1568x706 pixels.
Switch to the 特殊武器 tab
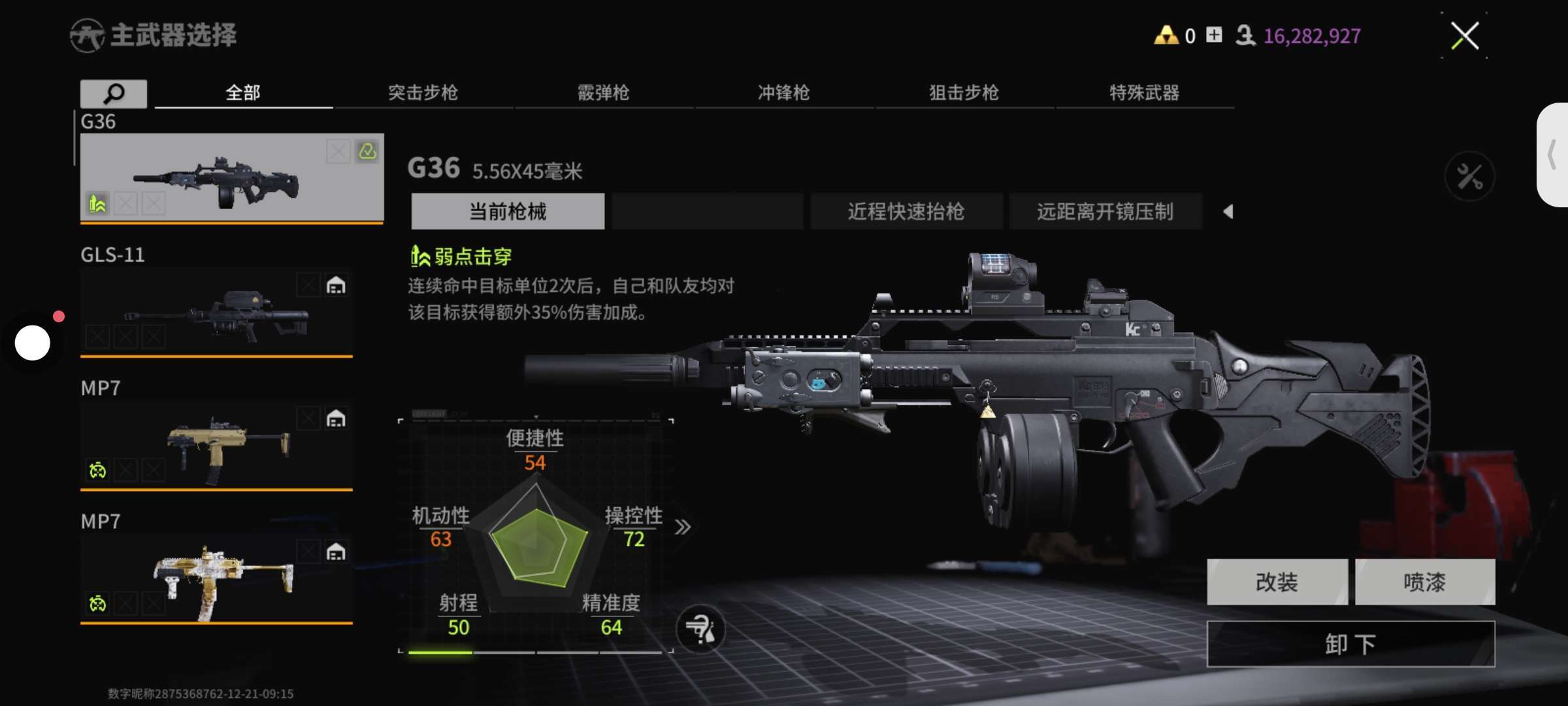(x=1144, y=93)
